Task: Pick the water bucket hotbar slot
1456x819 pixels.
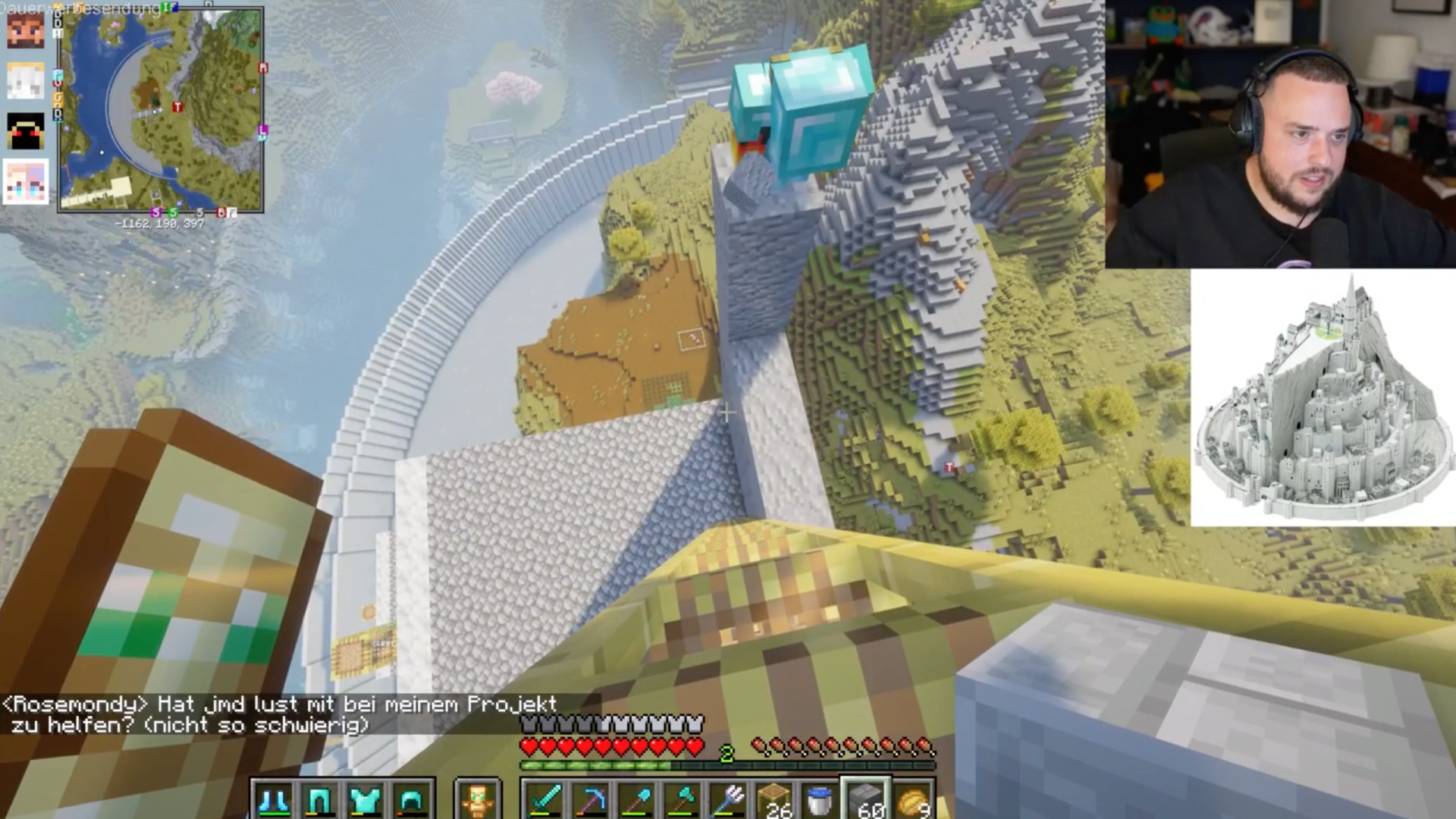Action: pos(819,801)
